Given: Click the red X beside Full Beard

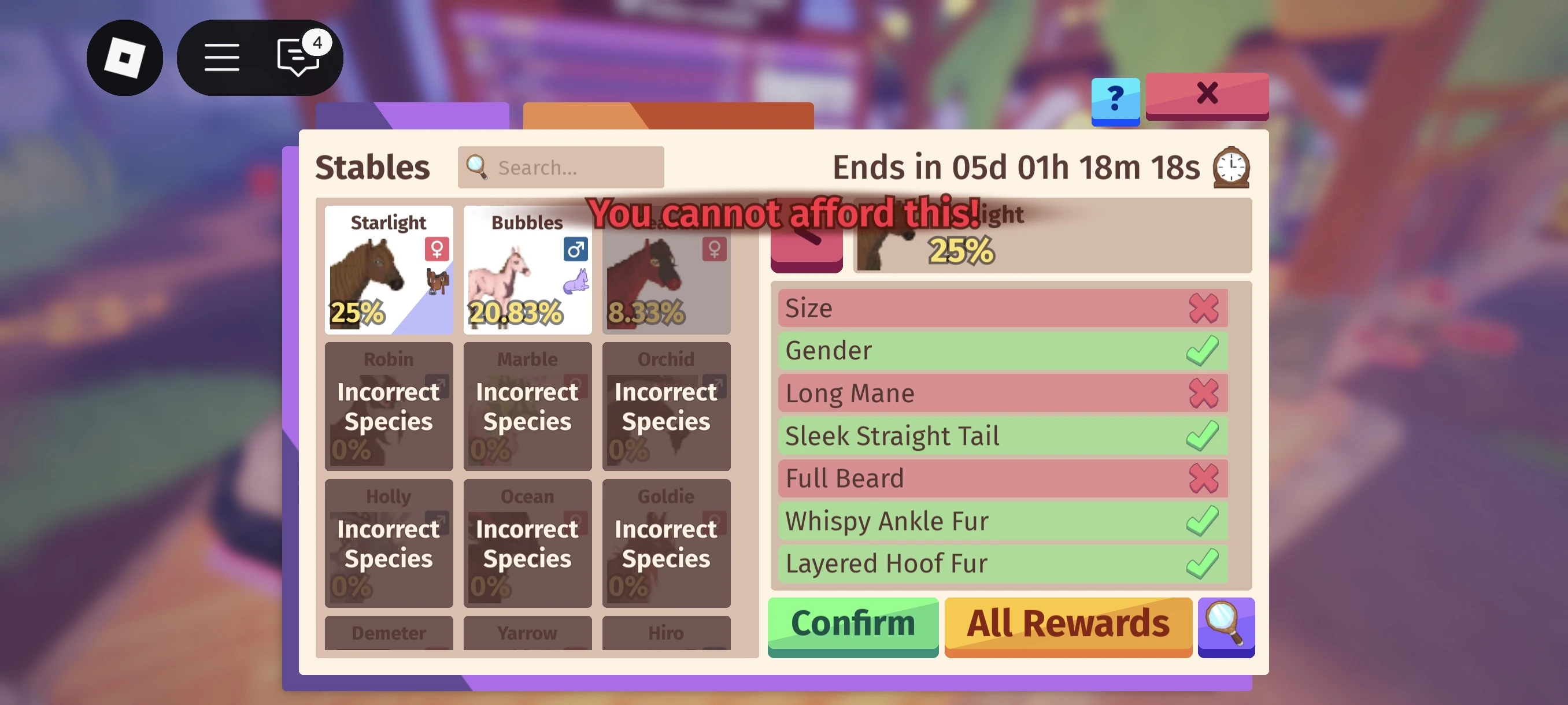Looking at the screenshot, I should pos(1204,478).
